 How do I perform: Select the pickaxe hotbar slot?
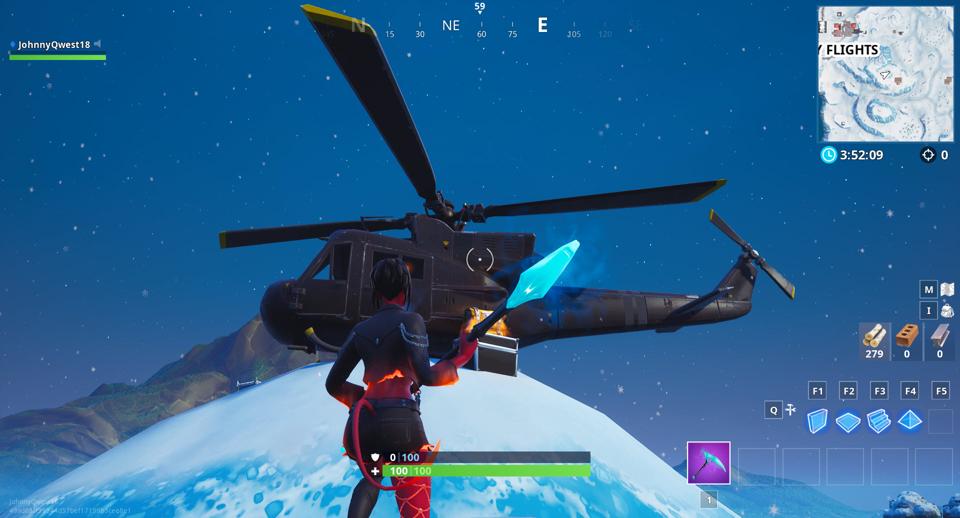point(708,463)
